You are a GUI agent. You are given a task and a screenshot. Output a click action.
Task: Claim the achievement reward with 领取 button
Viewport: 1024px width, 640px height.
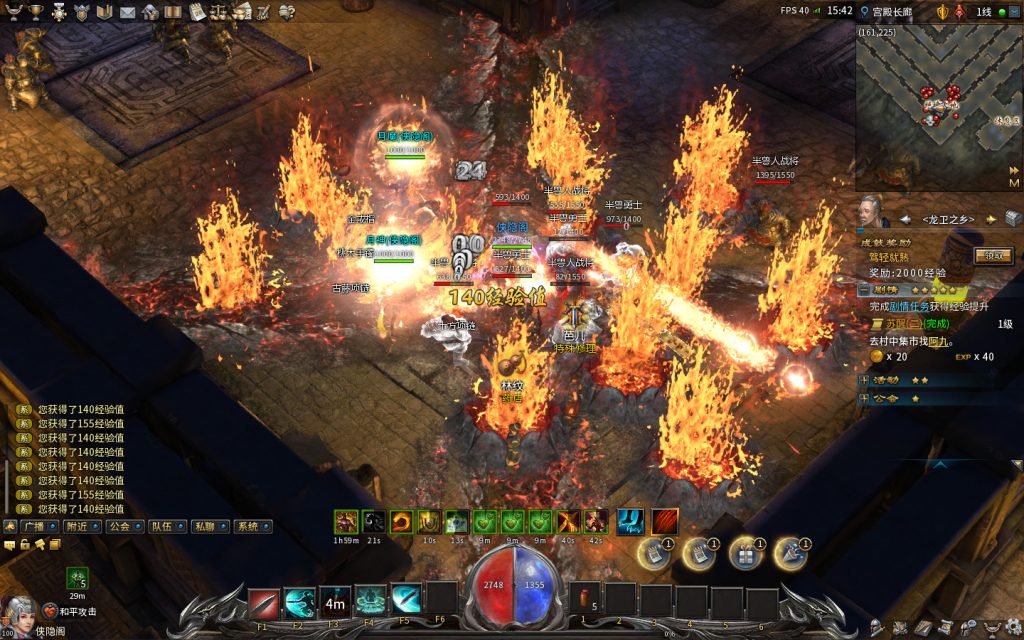click(992, 255)
